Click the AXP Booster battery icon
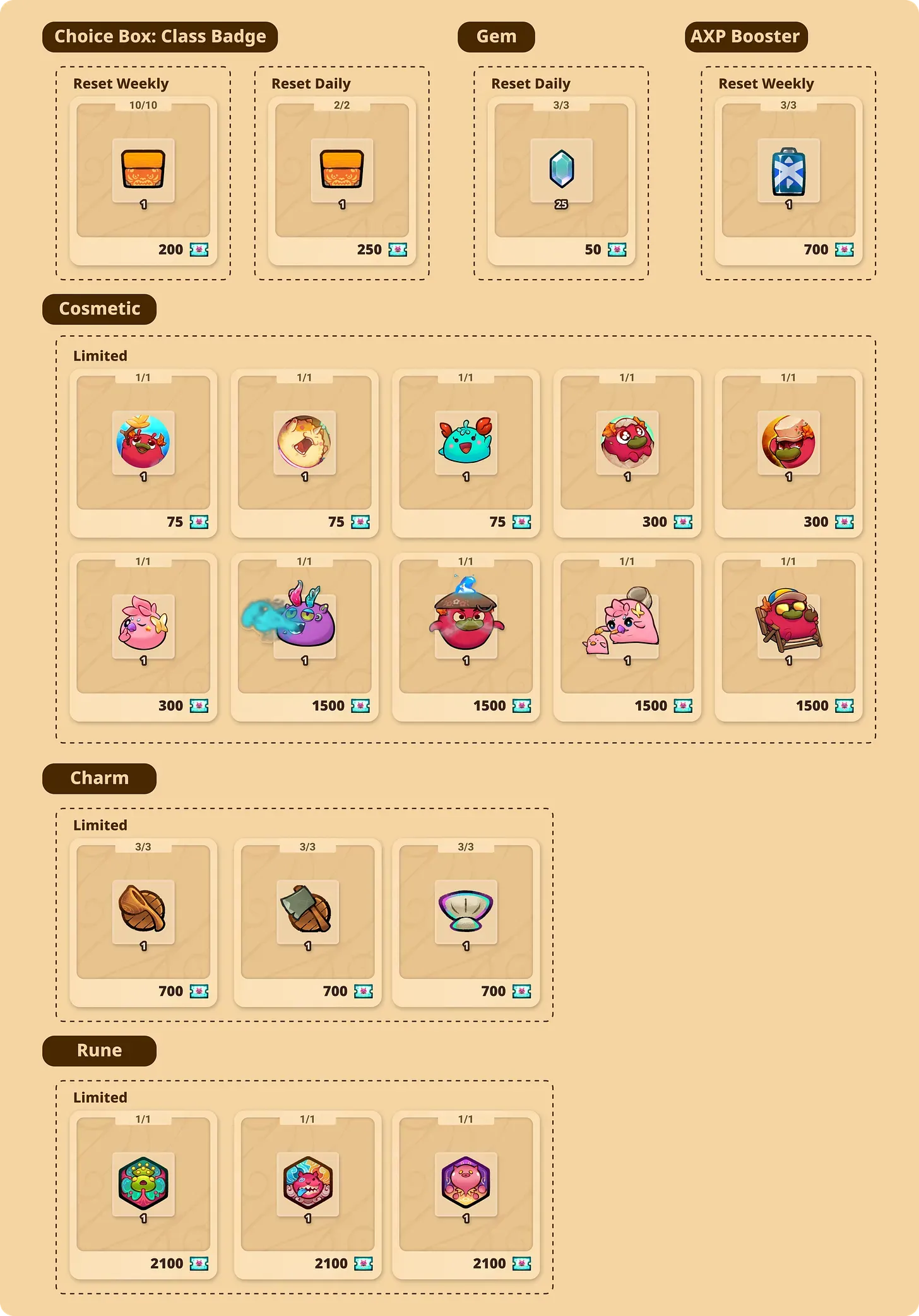 [788, 170]
